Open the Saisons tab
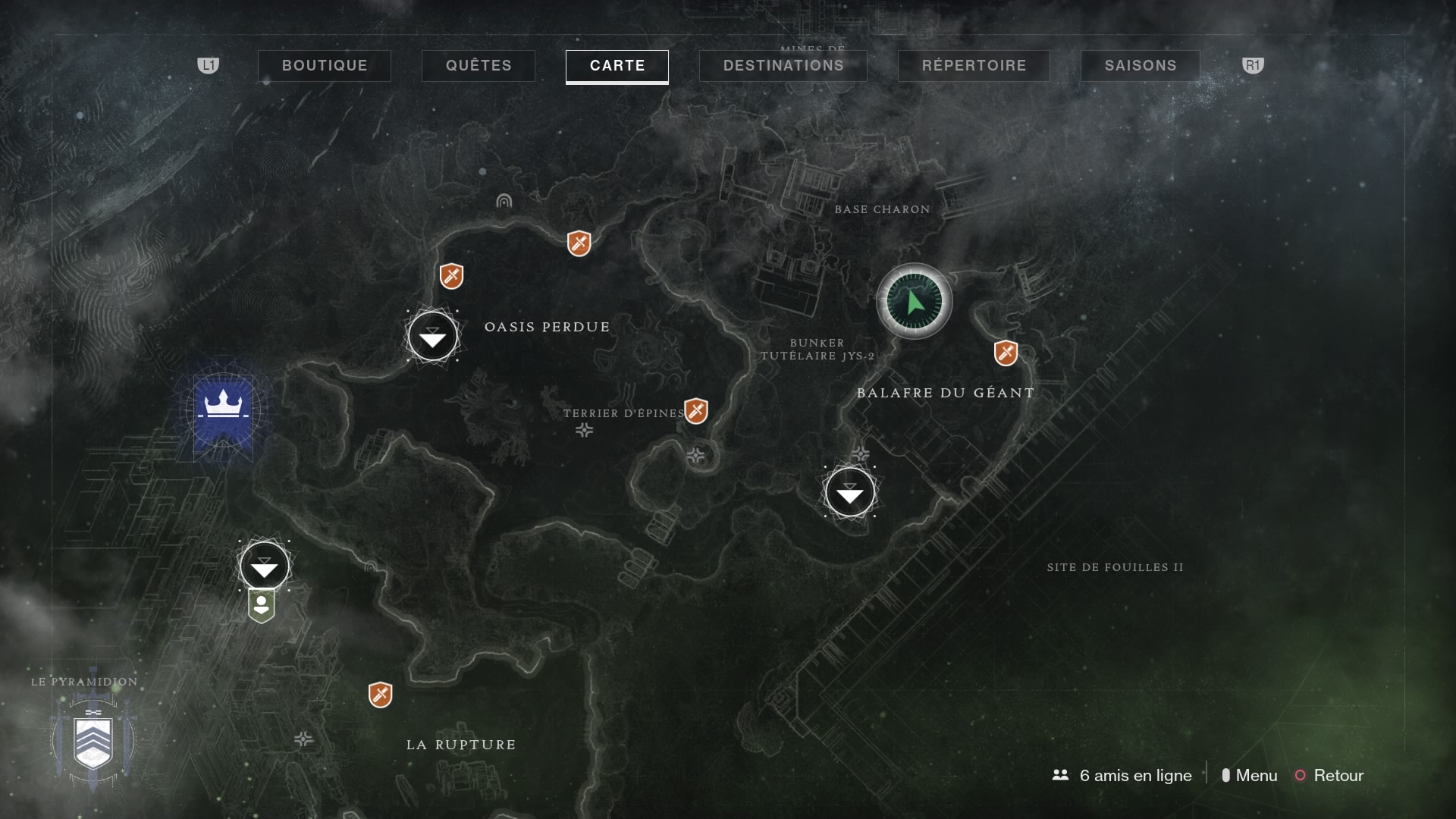 click(1140, 65)
